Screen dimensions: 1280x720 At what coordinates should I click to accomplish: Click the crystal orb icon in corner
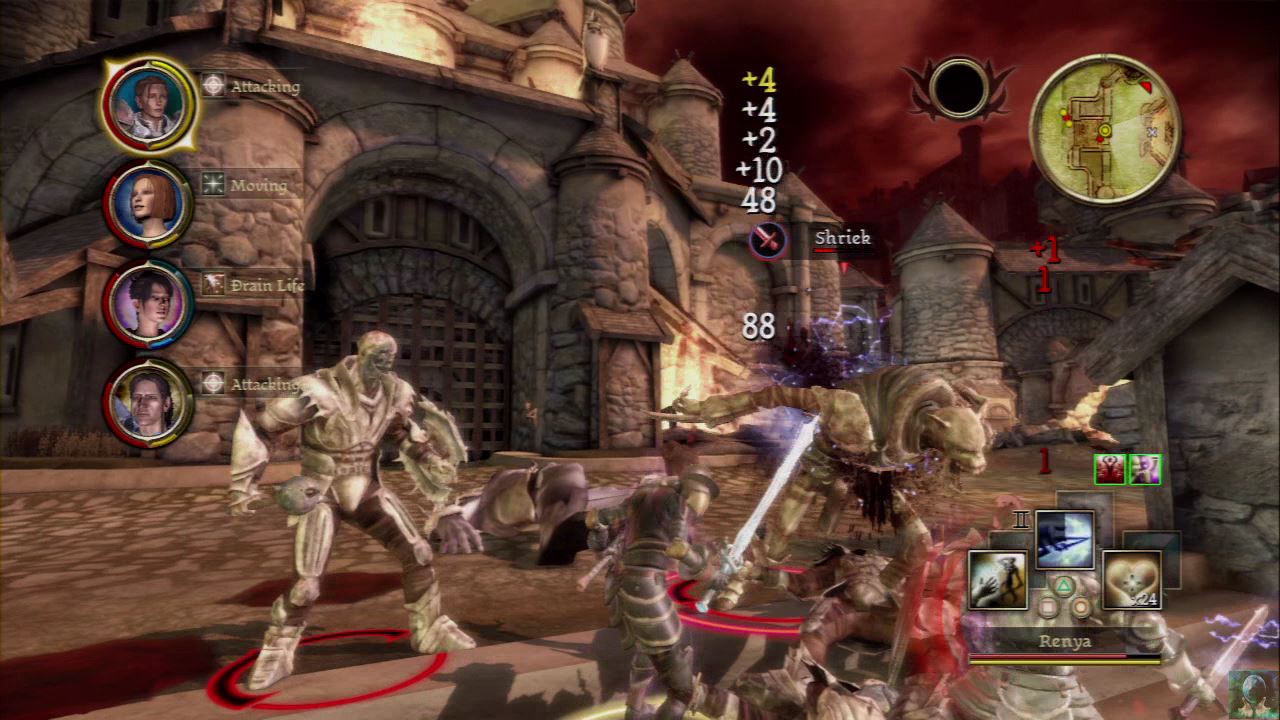[x=1252, y=693]
